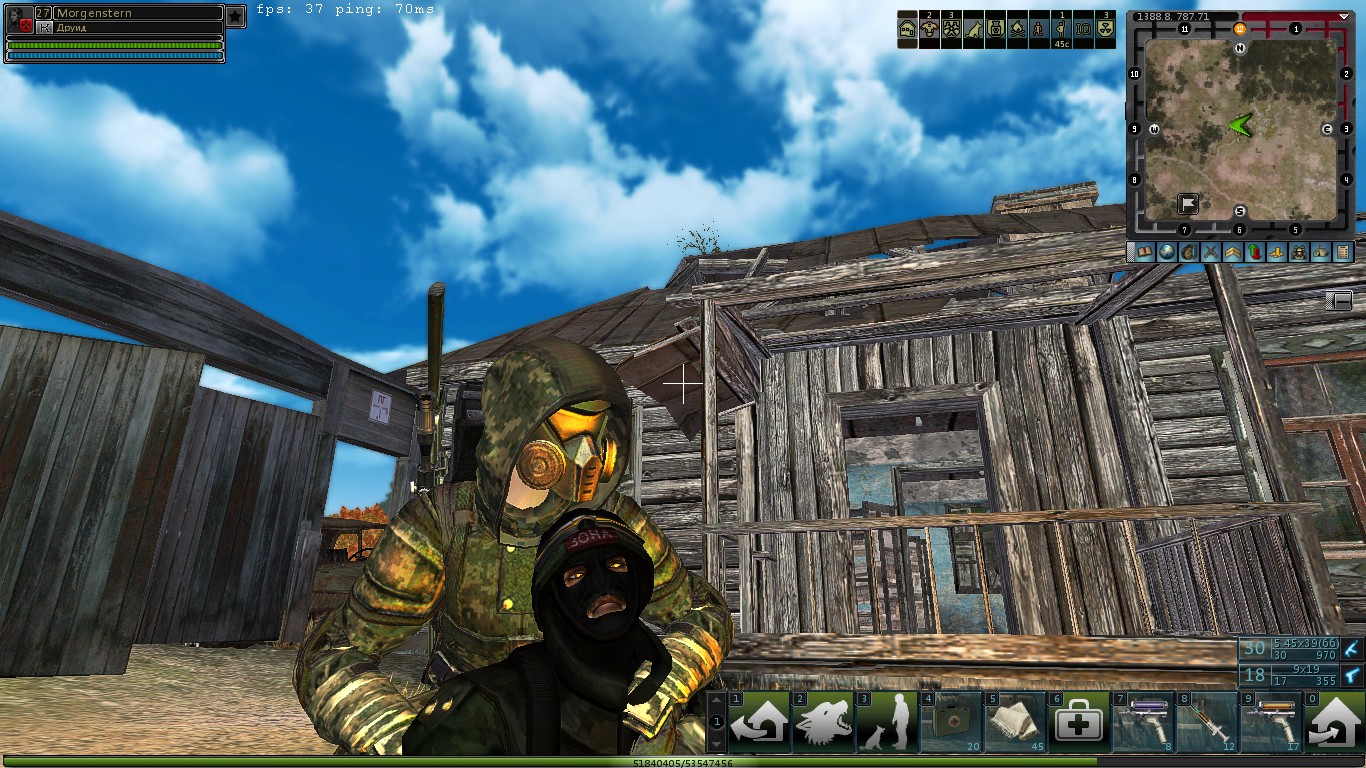
Task: Open the dropdown arrow atop the minimap
Action: 1344,17
